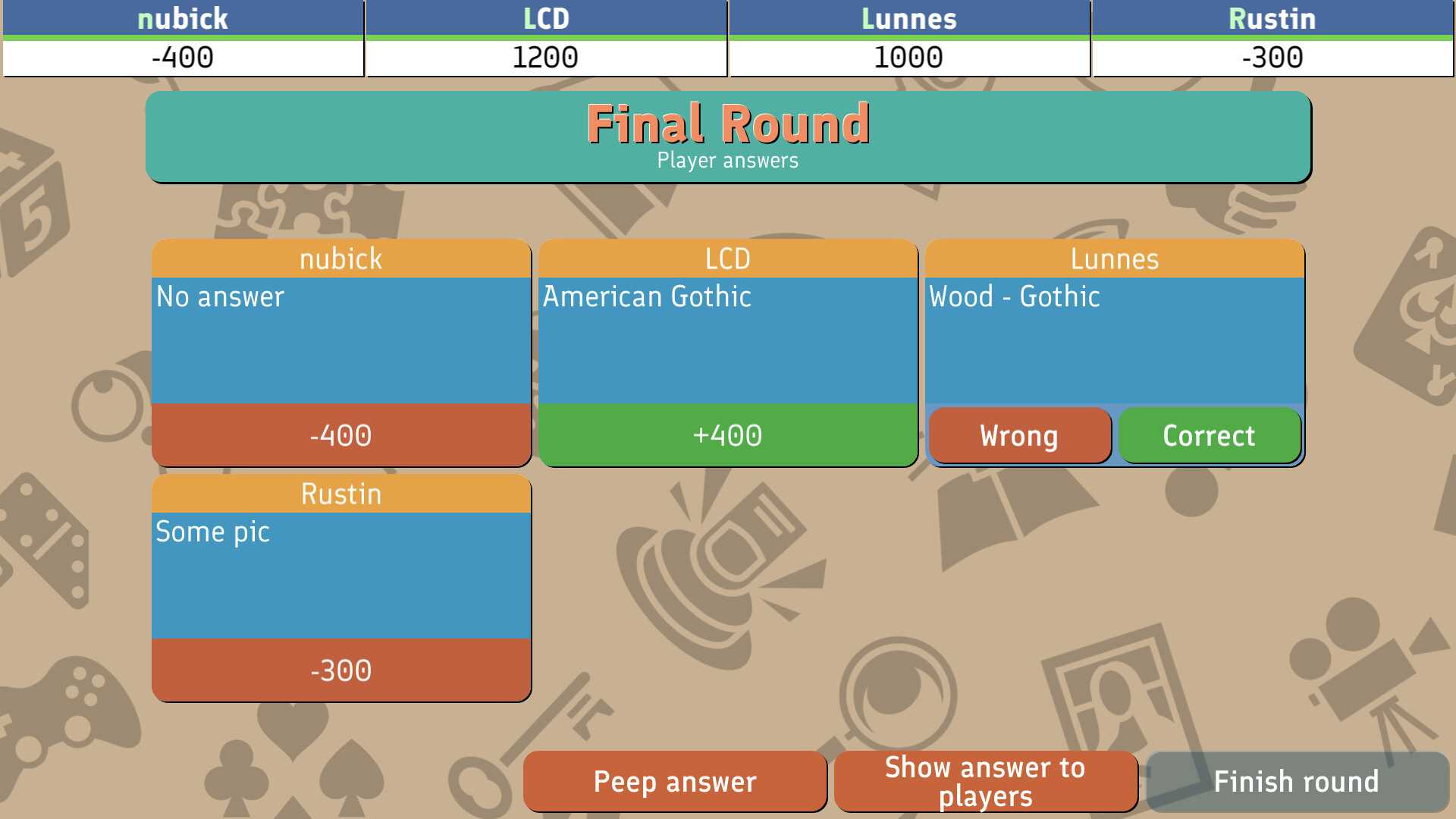Click Rustin's answer 'Some pic'
The width and height of the screenshot is (1456, 819).
(340, 576)
